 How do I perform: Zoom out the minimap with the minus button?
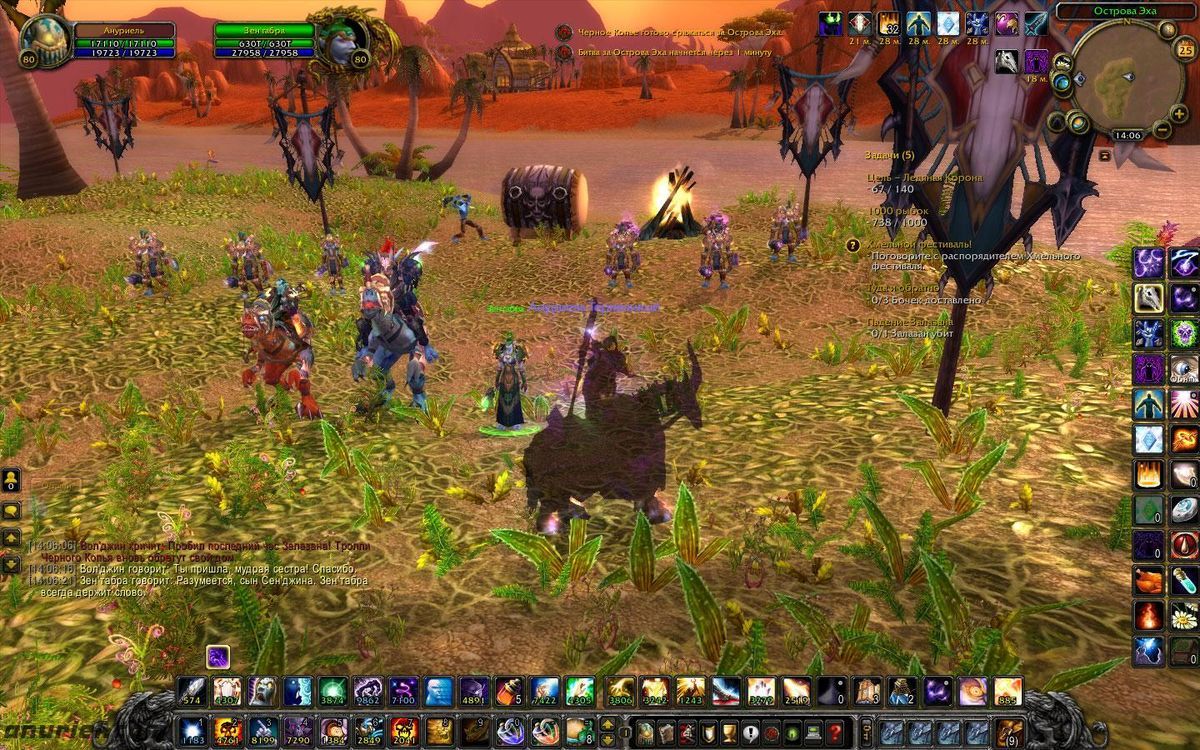coord(1162,129)
